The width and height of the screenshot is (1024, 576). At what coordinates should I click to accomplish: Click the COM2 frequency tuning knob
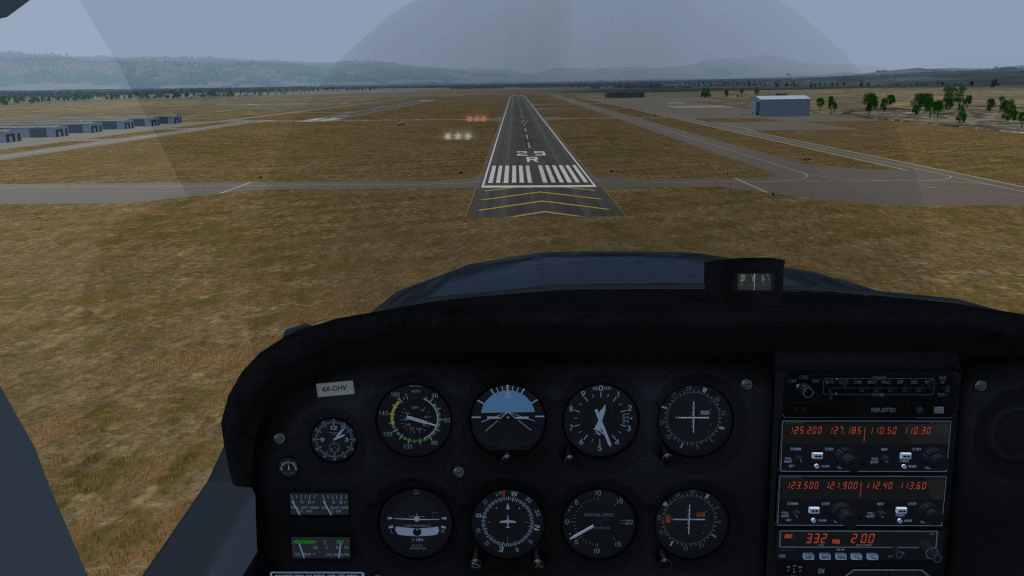click(843, 511)
